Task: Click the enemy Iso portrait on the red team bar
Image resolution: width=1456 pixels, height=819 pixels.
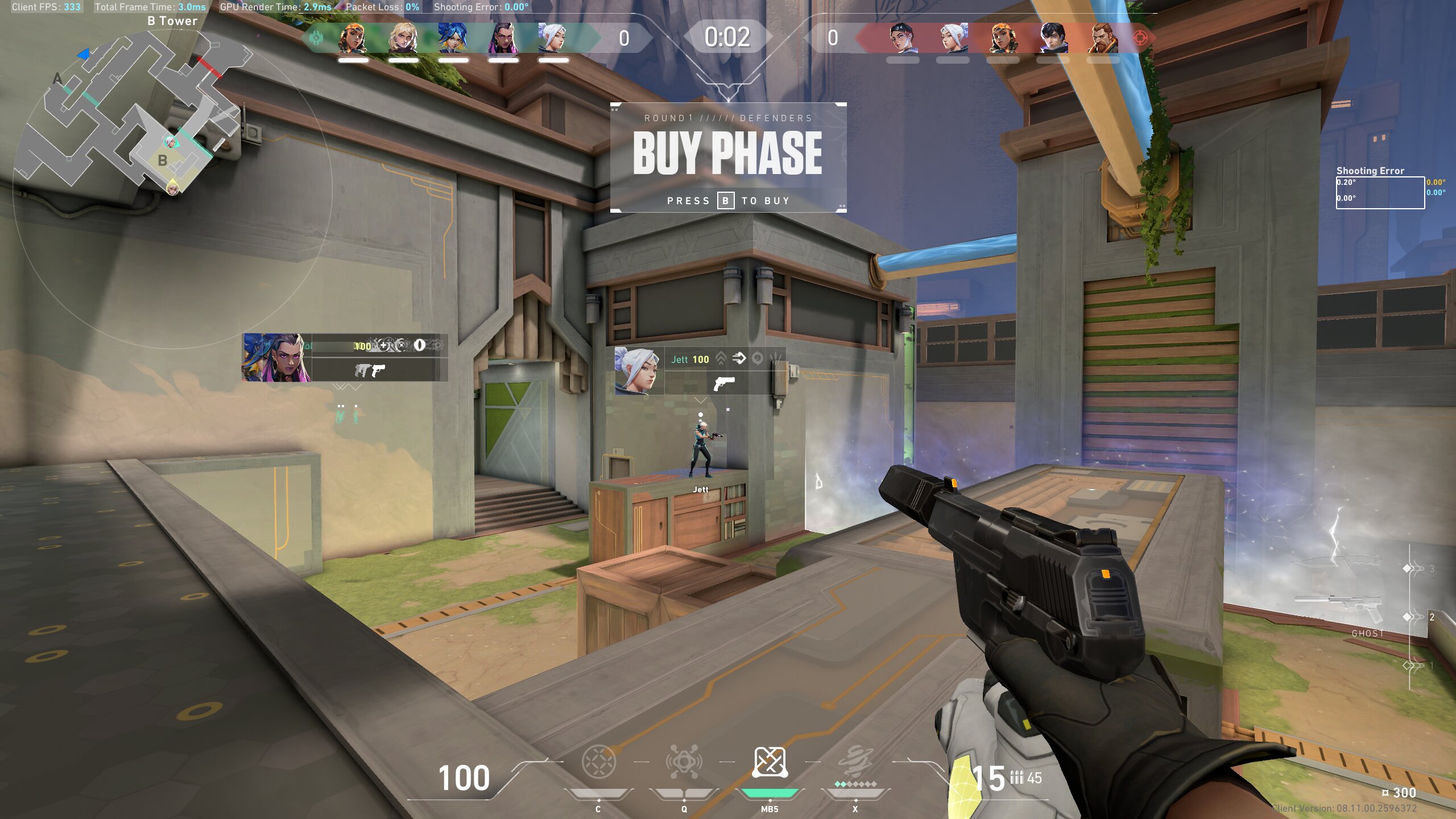Action: coord(1053,39)
